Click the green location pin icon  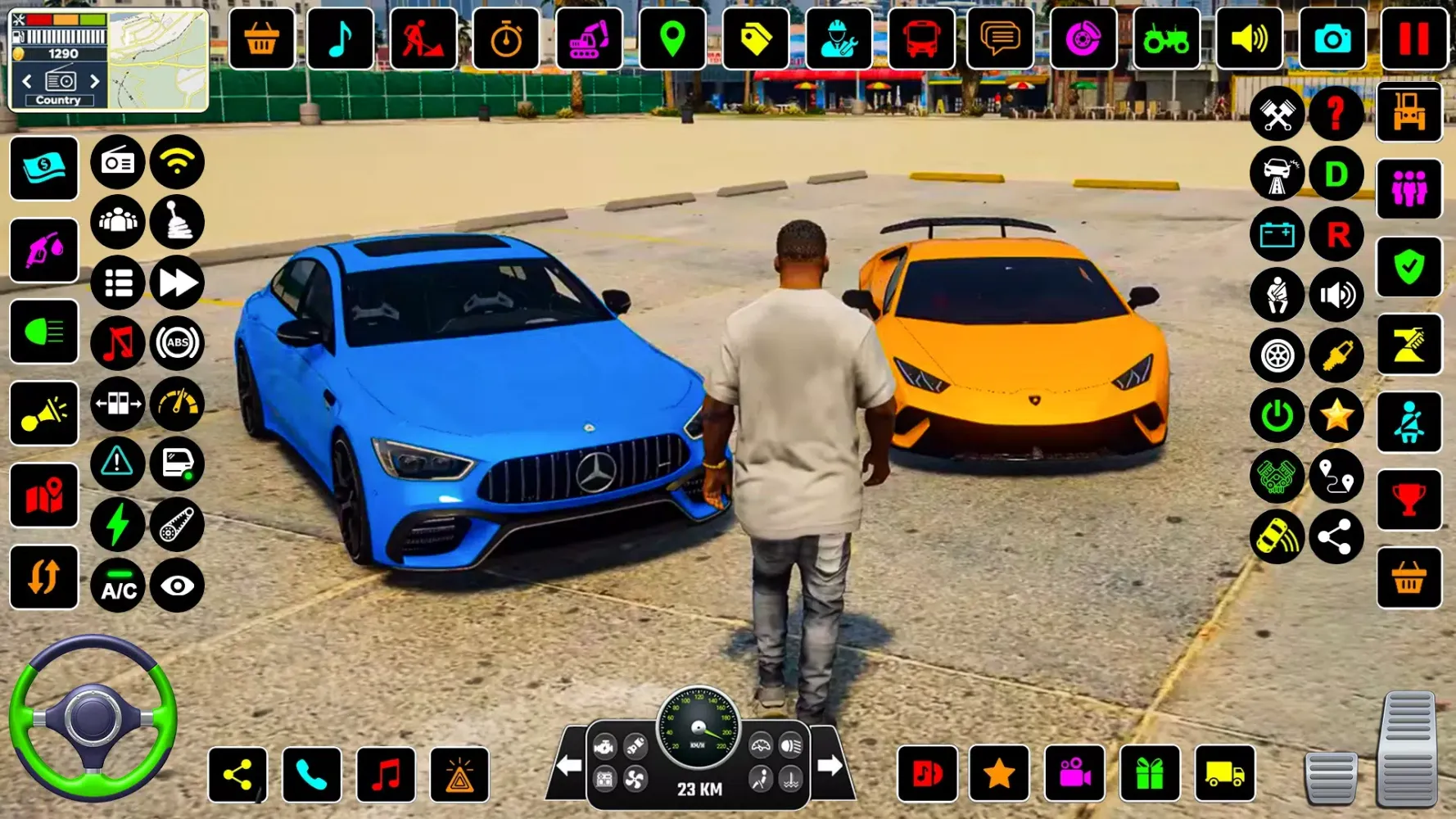671,38
